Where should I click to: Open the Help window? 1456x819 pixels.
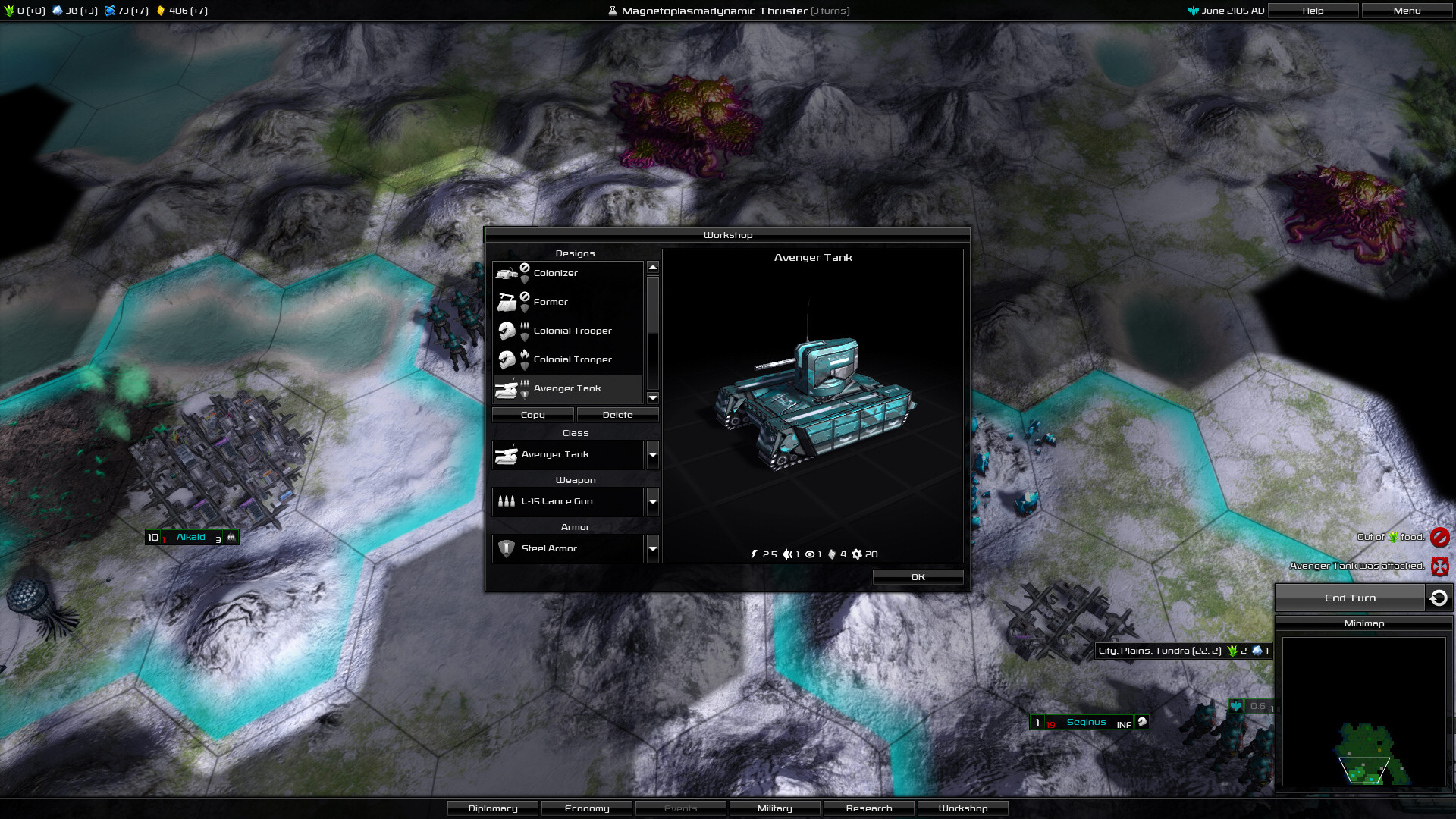1313,11
